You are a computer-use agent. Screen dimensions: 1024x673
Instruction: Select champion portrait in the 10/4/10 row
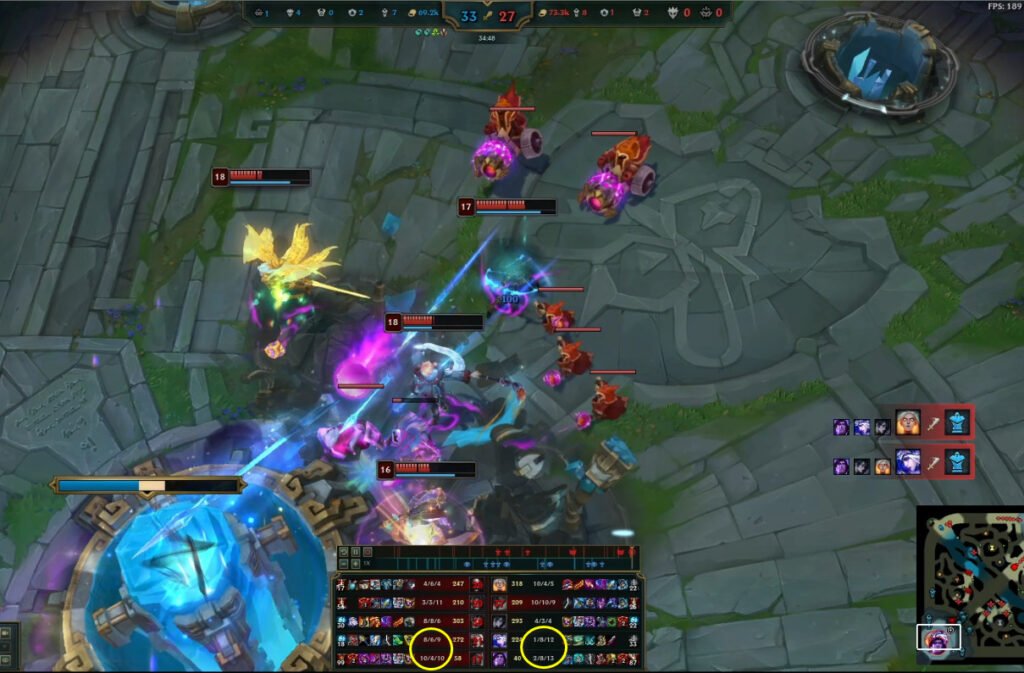click(478, 658)
